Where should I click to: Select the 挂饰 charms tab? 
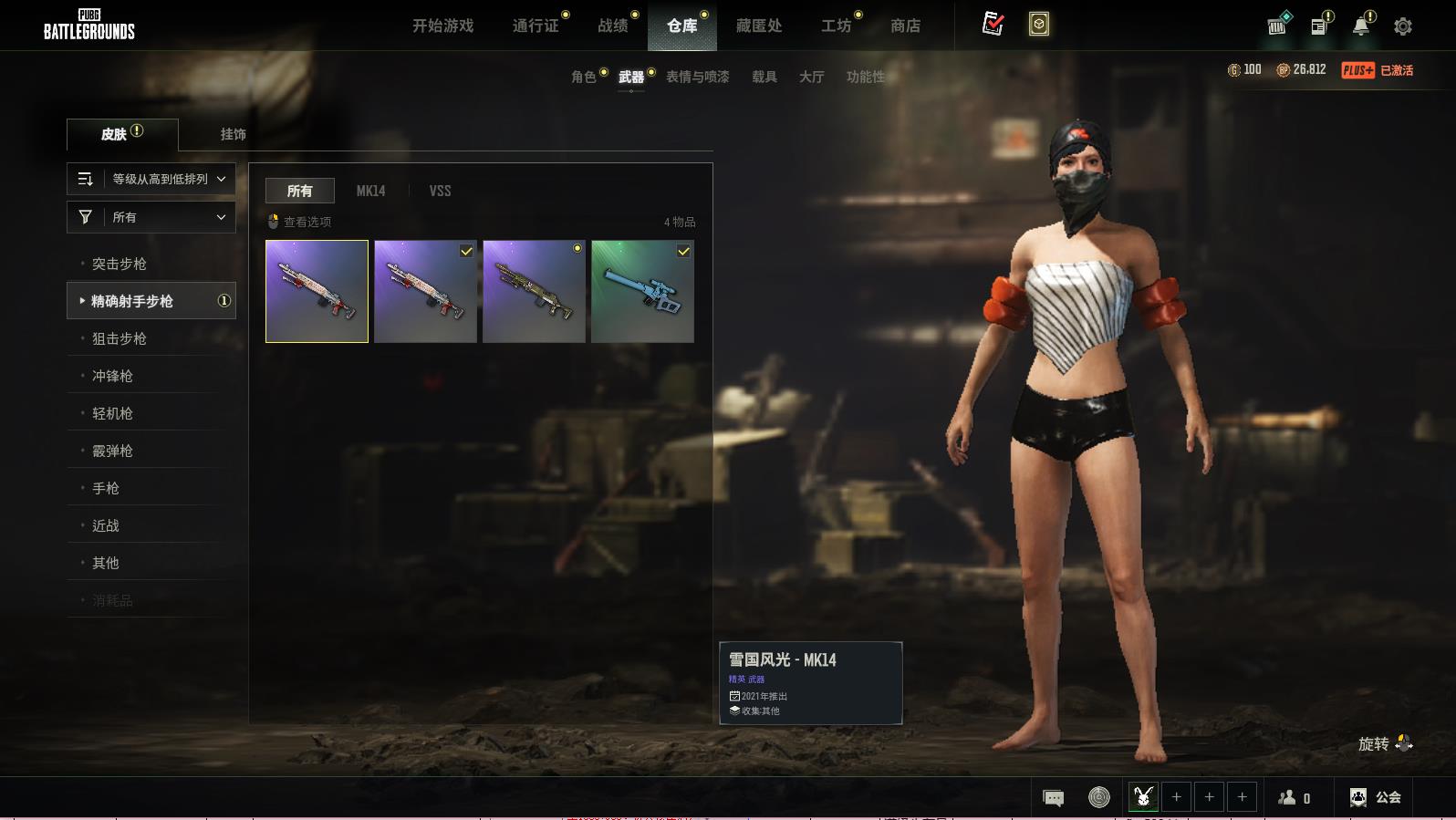233,134
